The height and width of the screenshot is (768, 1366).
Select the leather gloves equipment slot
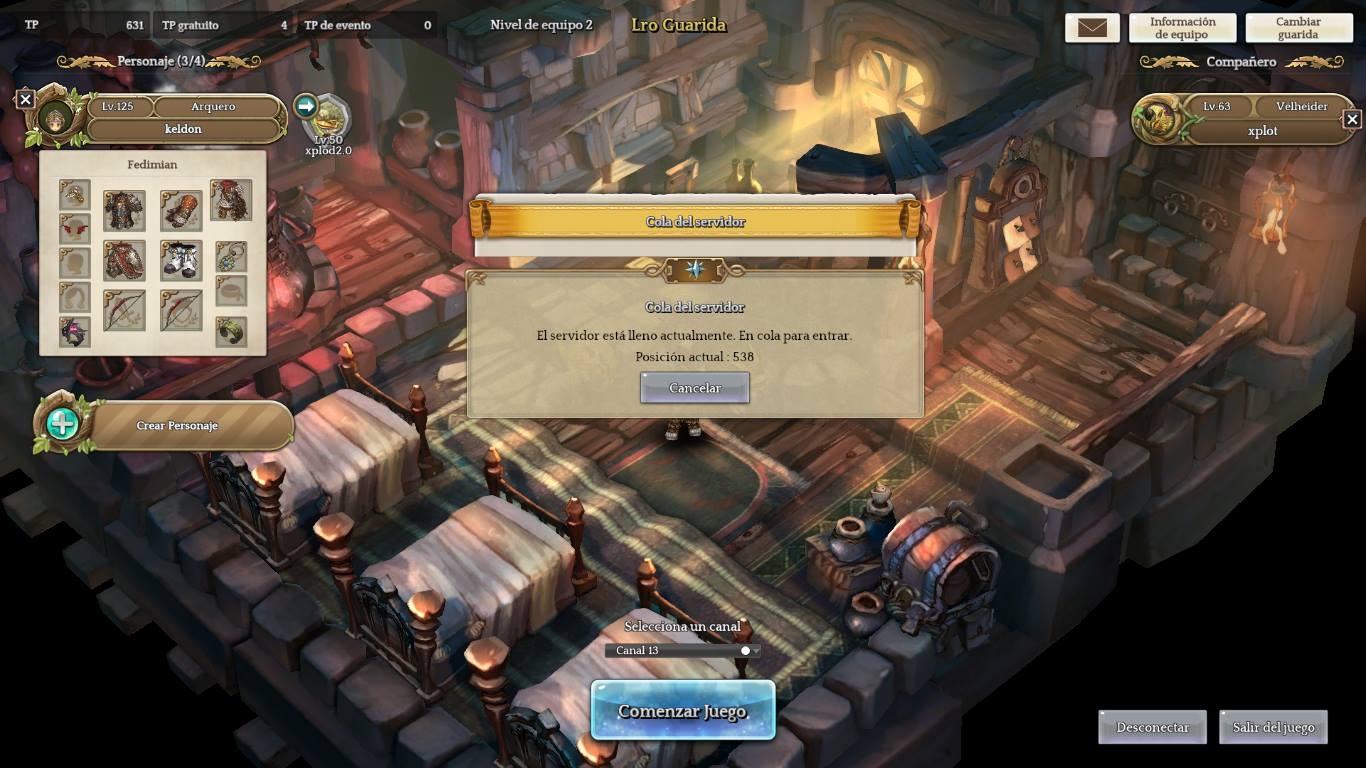tap(181, 211)
